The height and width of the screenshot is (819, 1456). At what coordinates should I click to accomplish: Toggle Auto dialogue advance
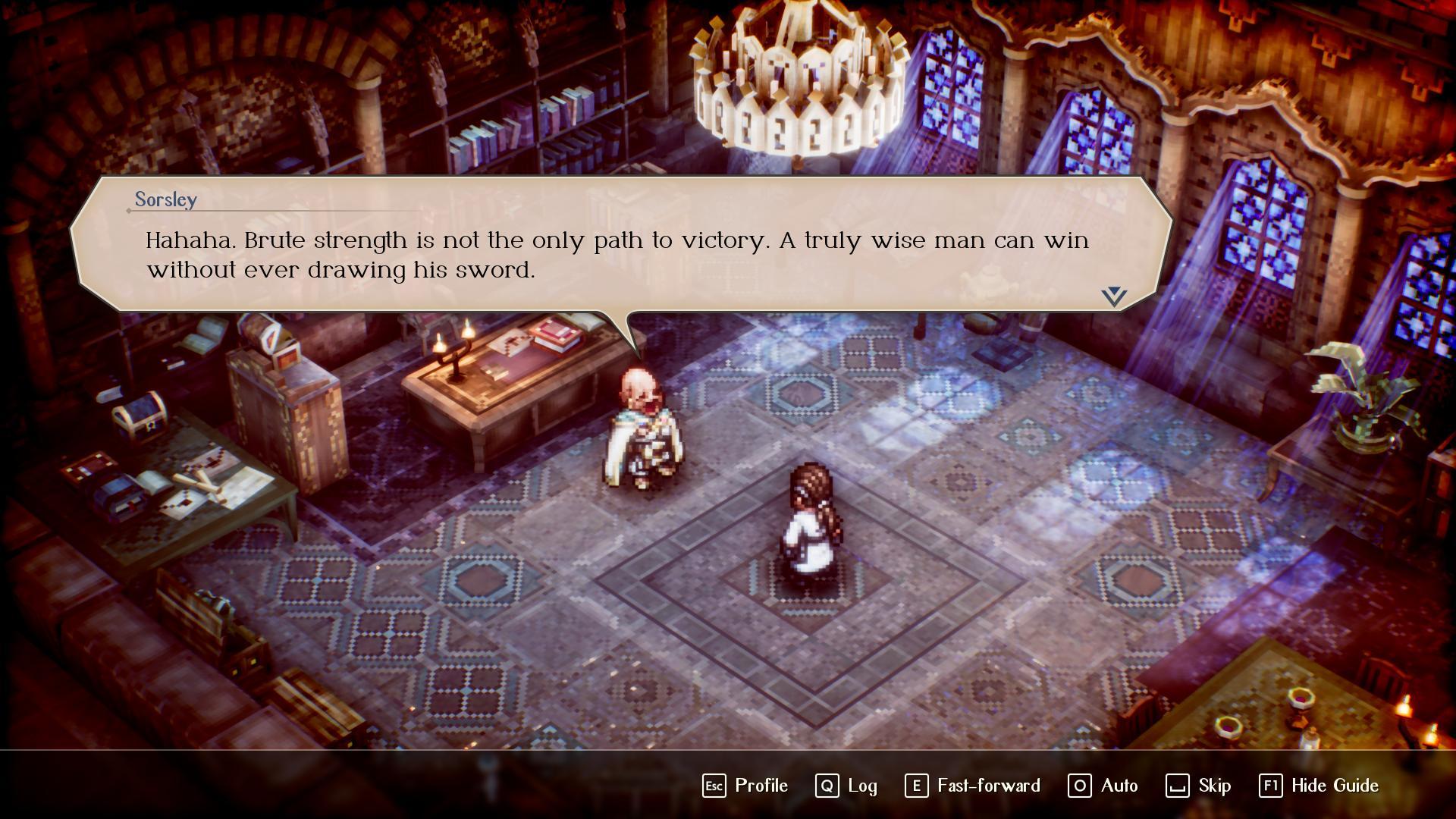tap(1103, 786)
